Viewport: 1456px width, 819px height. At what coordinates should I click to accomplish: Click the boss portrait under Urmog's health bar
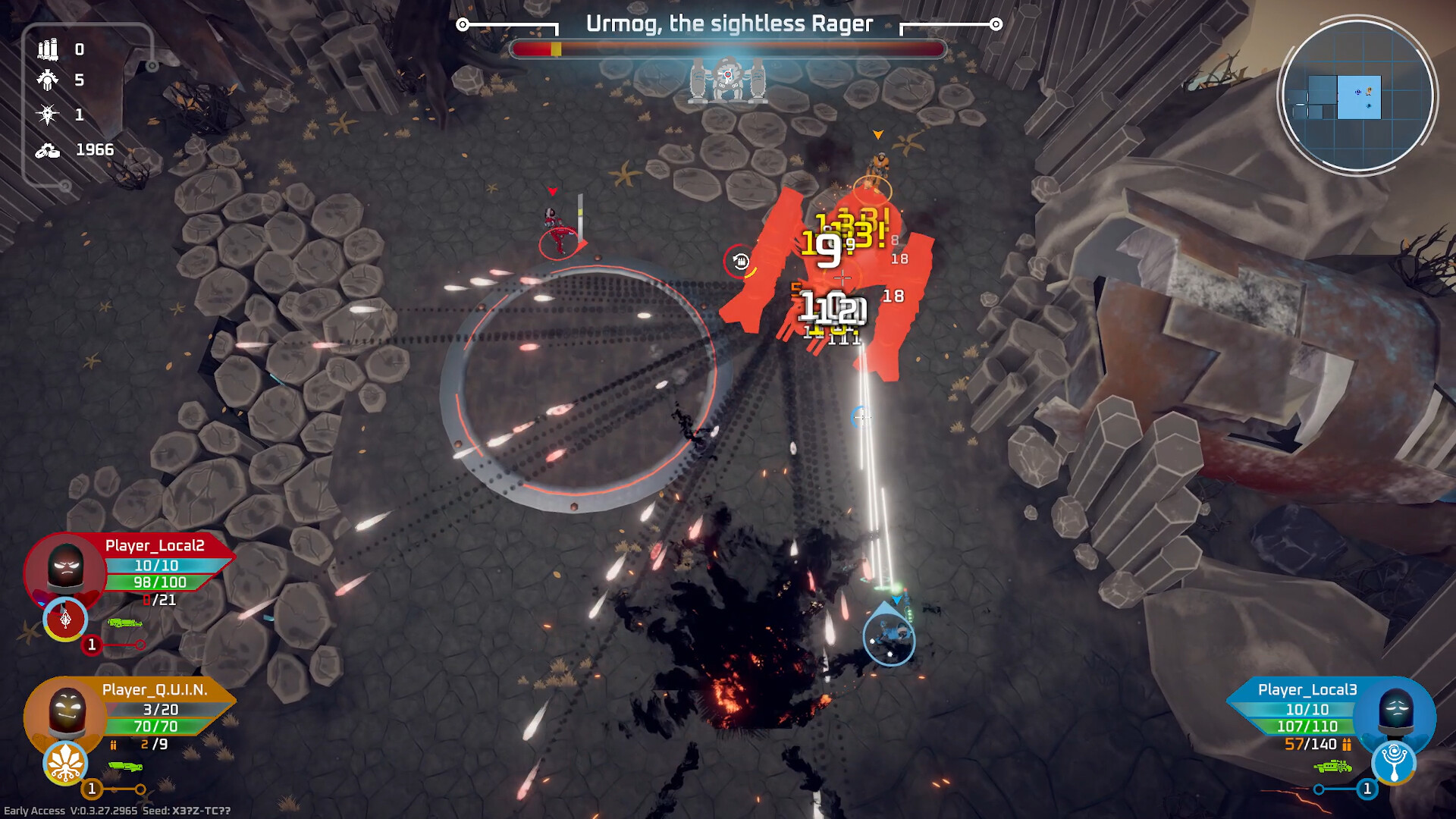click(x=728, y=80)
